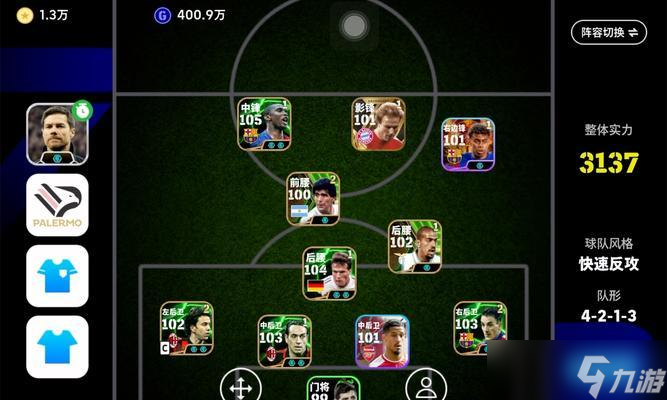The width and height of the screenshot is (667, 400).
Task: Open the player silhouette button
Action: point(426,385)
